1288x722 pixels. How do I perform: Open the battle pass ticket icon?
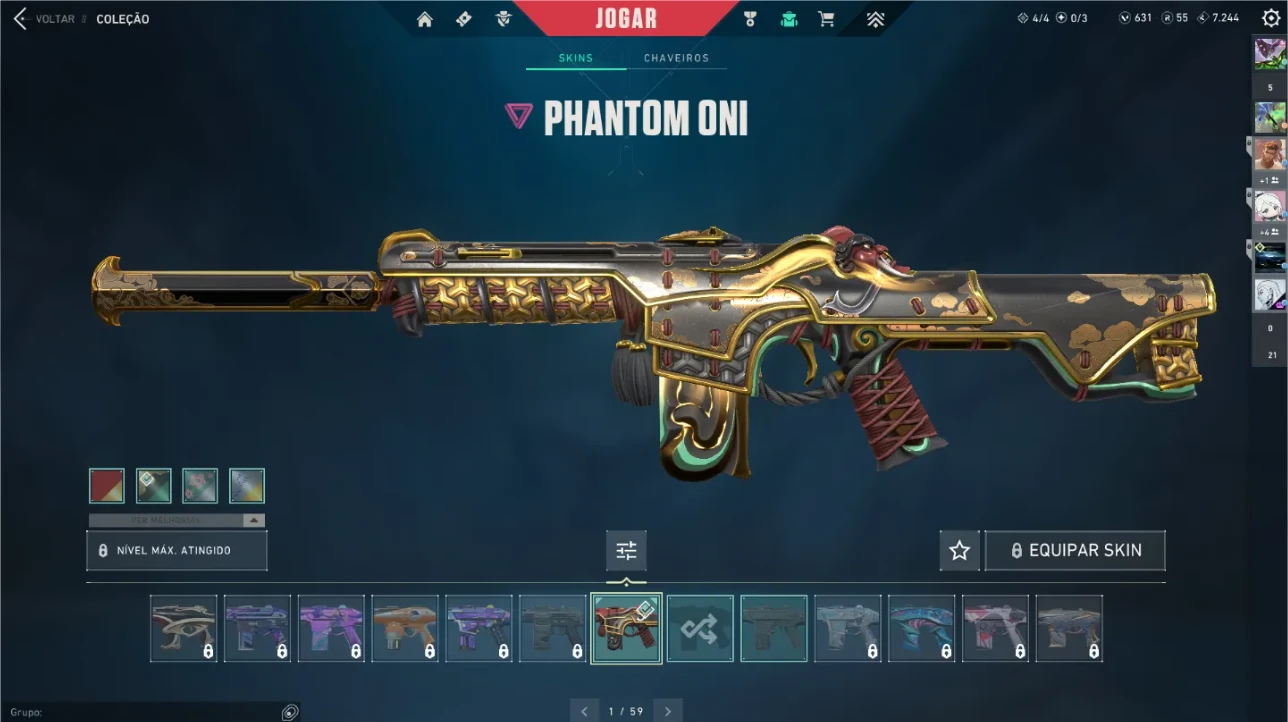464,19
